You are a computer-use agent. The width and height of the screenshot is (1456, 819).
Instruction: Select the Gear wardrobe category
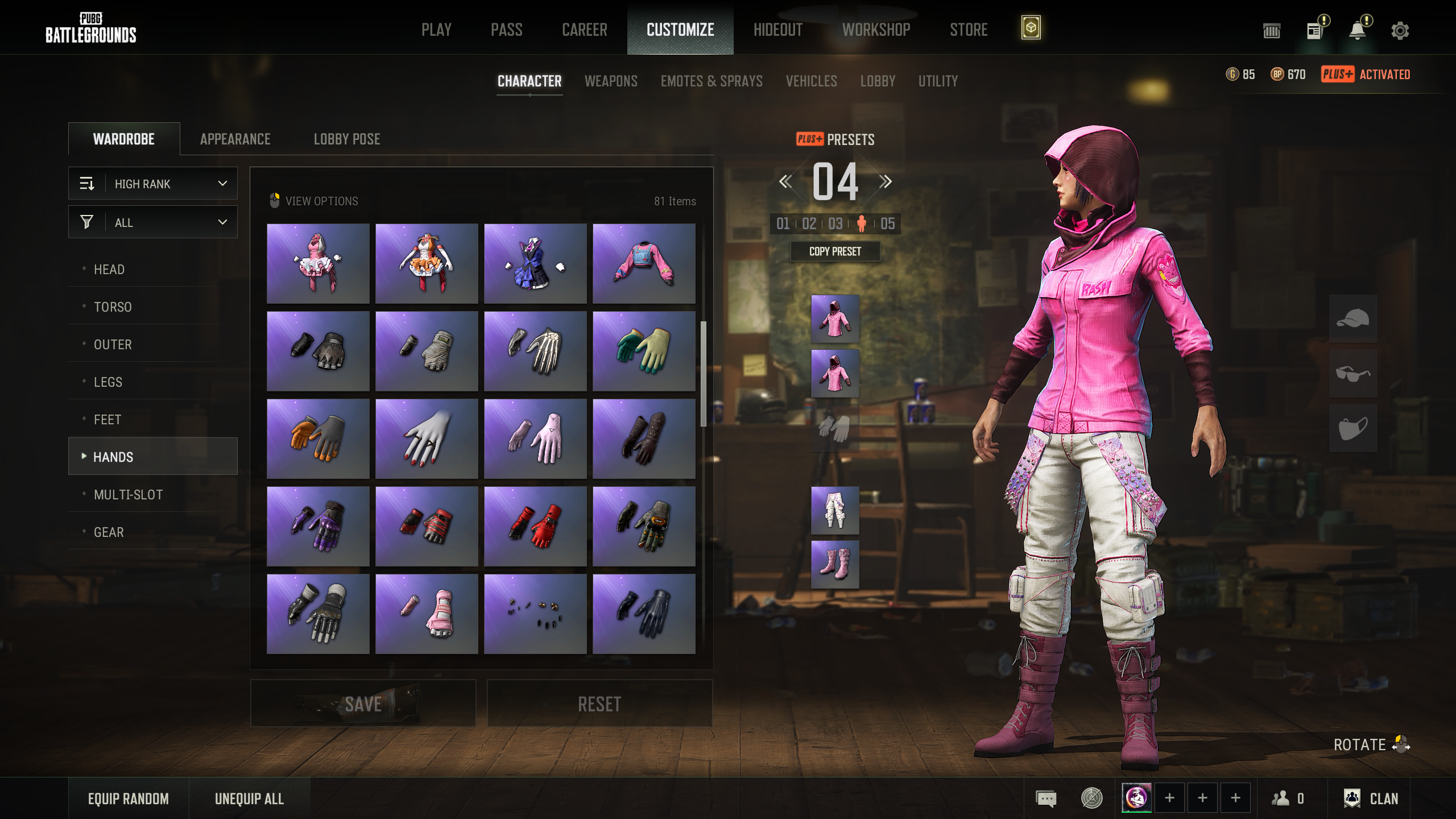[109, 532]
